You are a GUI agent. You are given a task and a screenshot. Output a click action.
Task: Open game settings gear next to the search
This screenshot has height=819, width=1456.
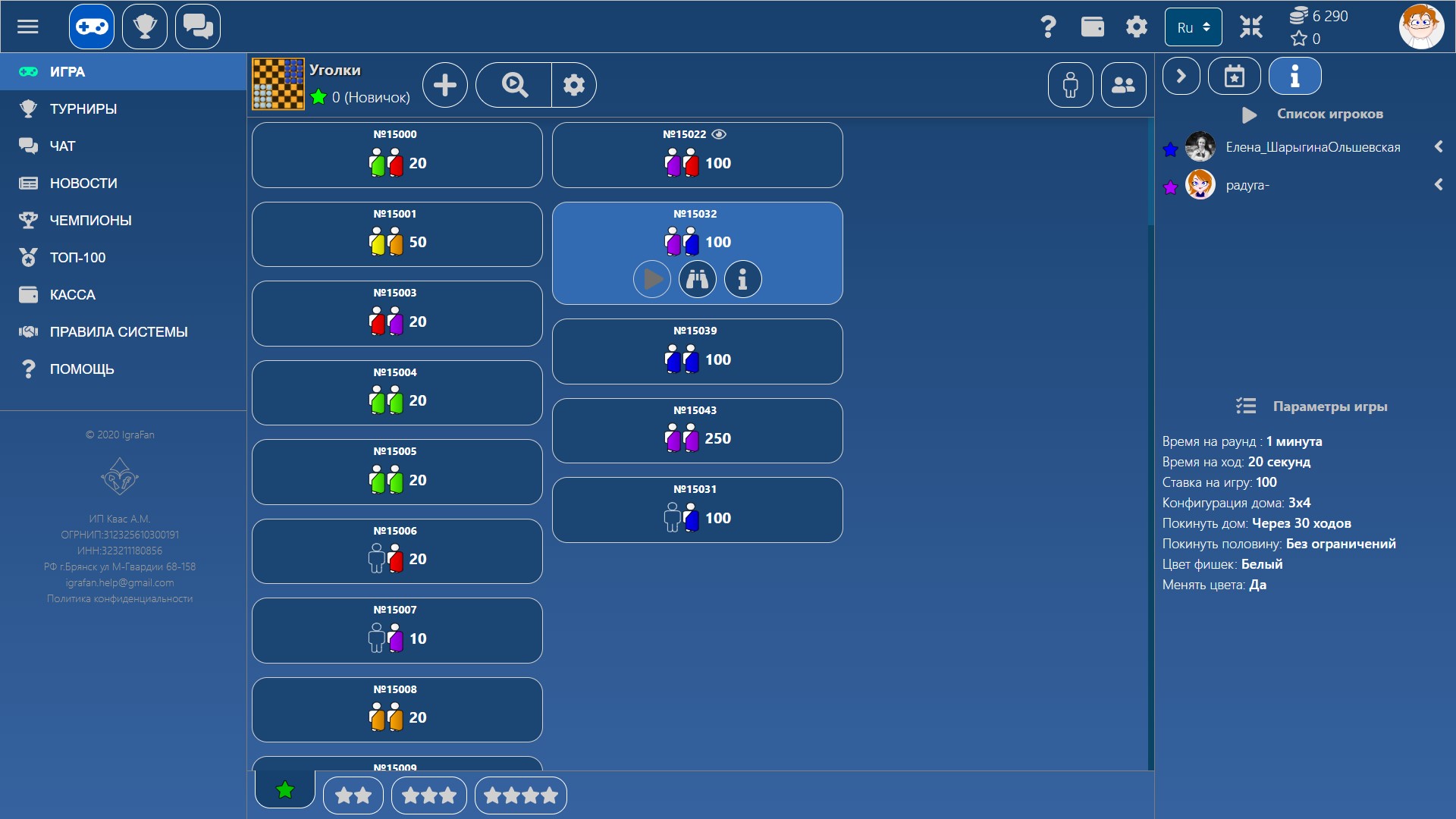[x=574, y=84]
